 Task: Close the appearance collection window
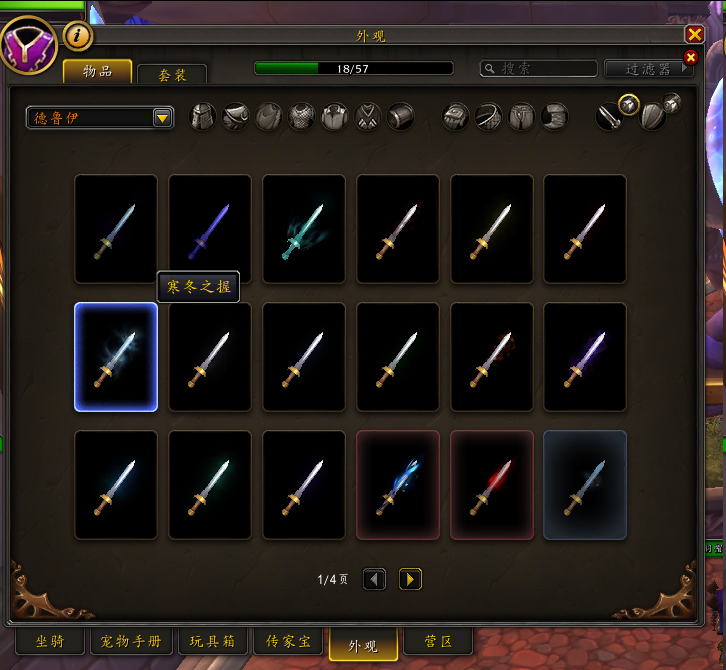(694, 33)
